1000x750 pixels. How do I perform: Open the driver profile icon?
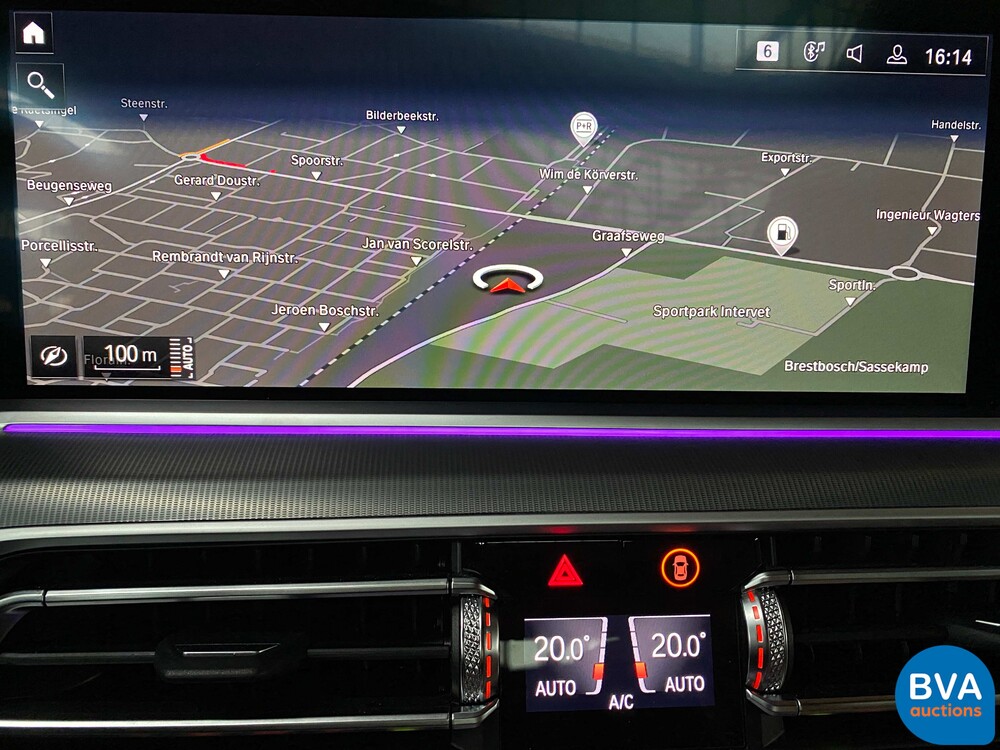[x=896, y=55]
